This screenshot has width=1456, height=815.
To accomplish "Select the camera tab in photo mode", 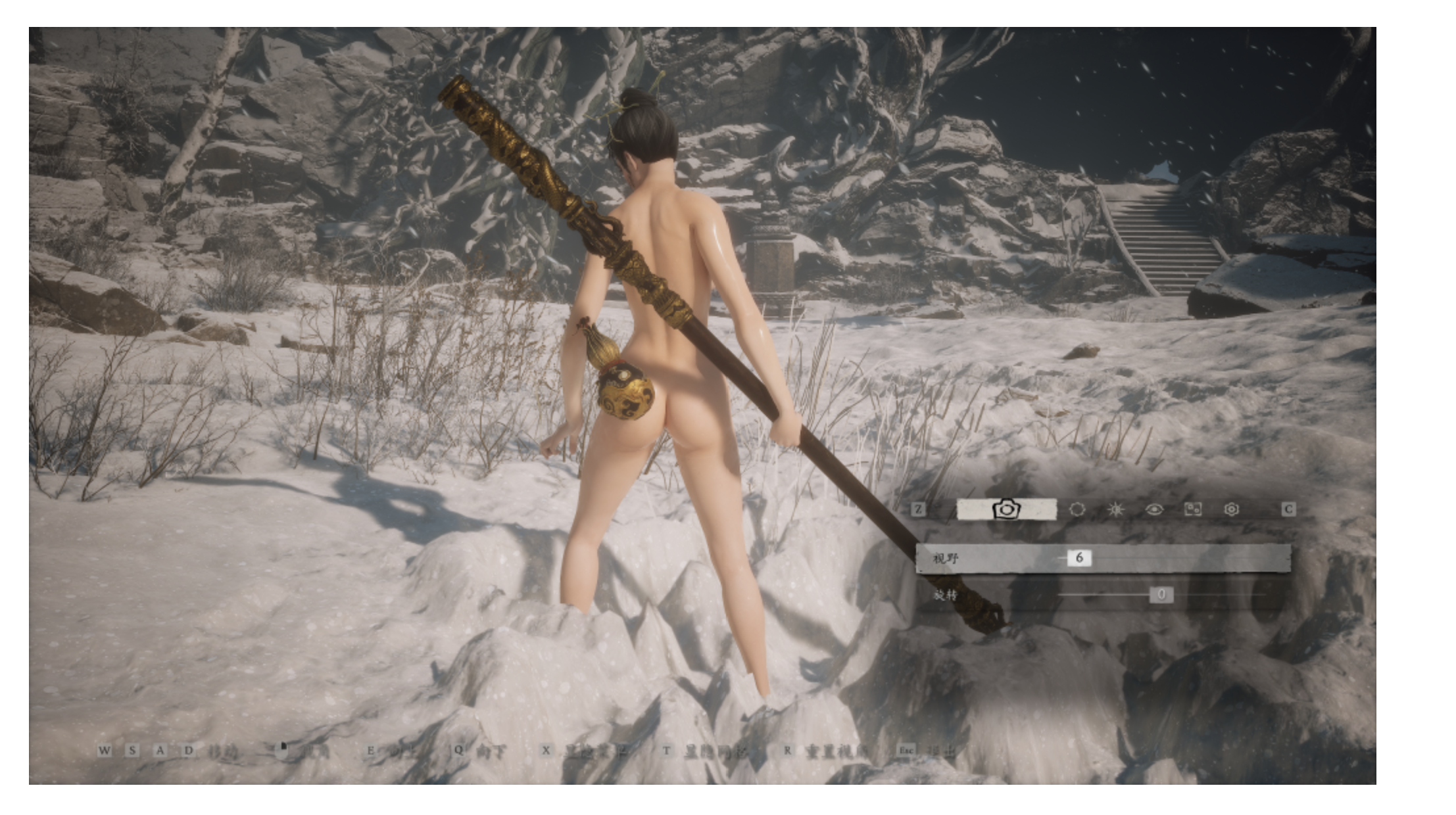I will (x=1006, y=509).
